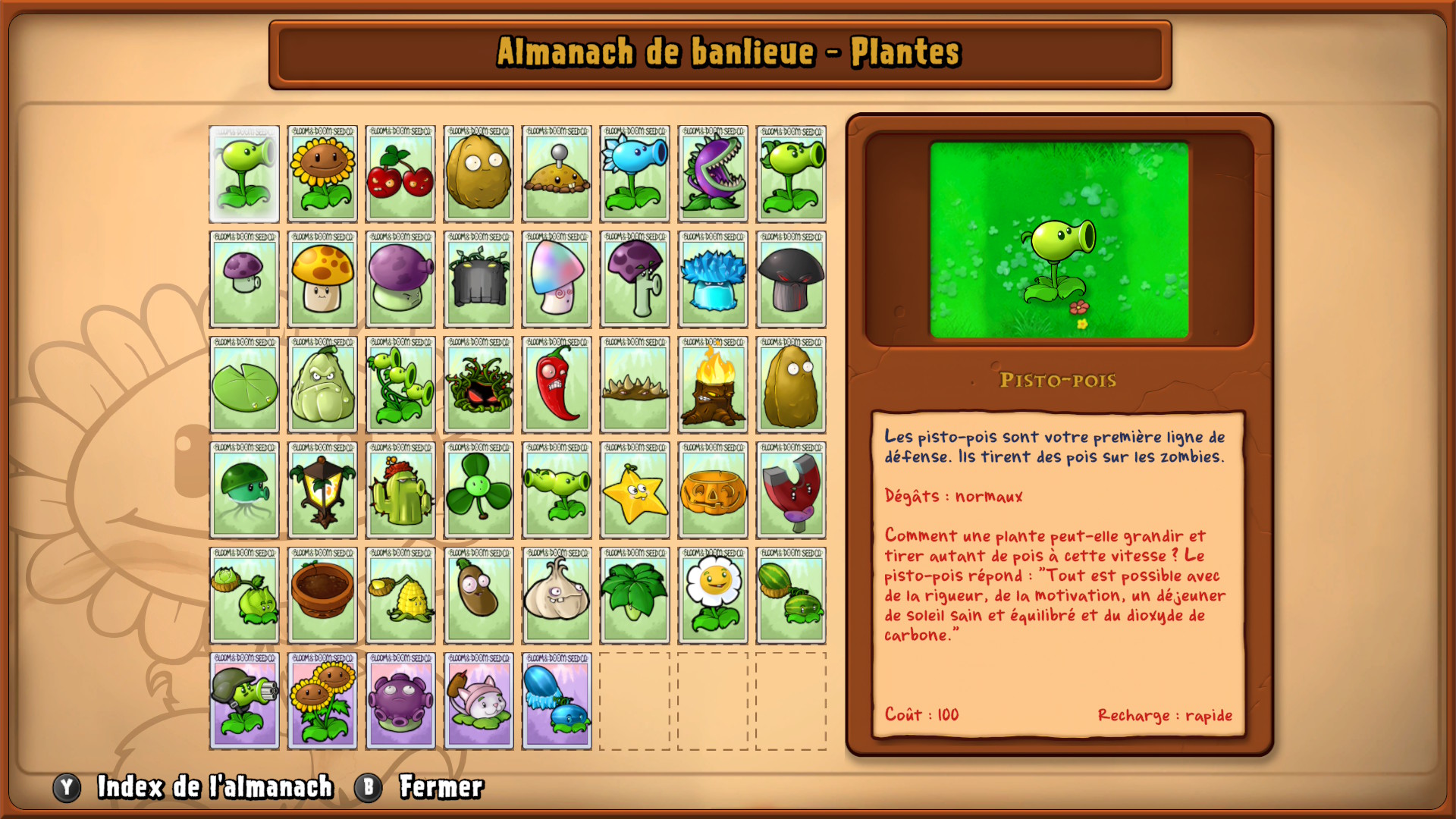Image resolution: width=1456 pixels, height=819 pixels.
Task: Open the Twin Sunflower card
Action: [322, 701]
